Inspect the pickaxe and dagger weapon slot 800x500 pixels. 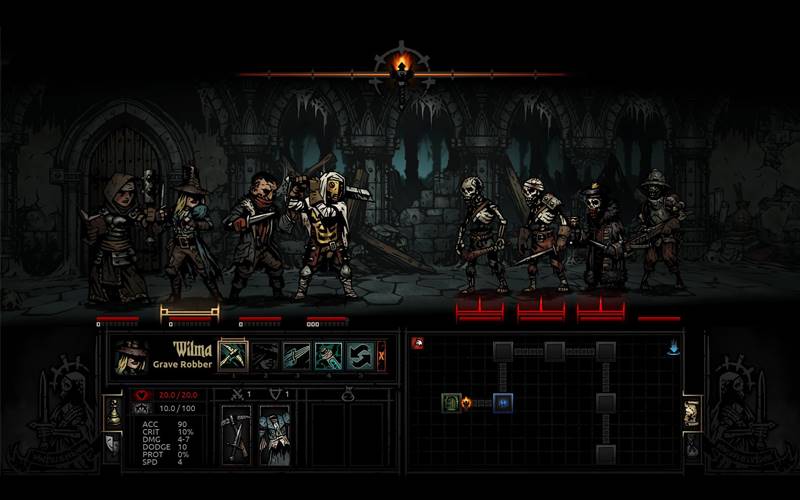[235, 434]
